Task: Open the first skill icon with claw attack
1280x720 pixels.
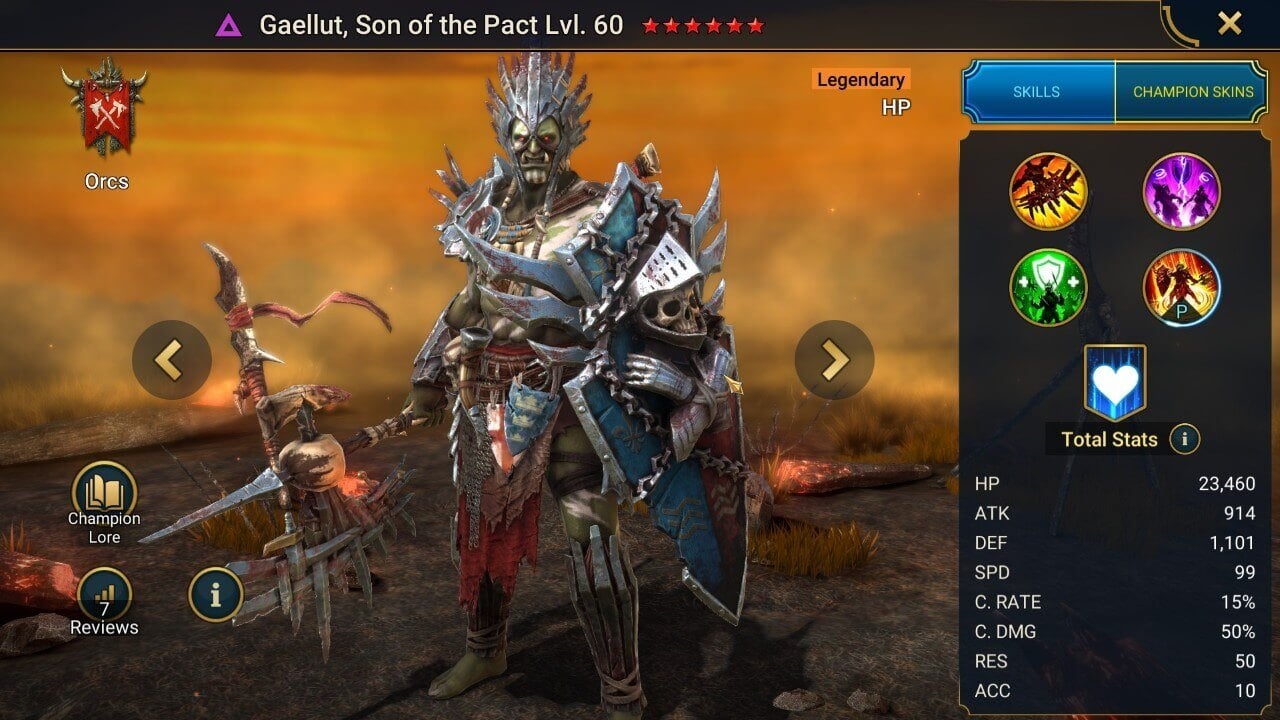Action: [x=1048, y=190]
